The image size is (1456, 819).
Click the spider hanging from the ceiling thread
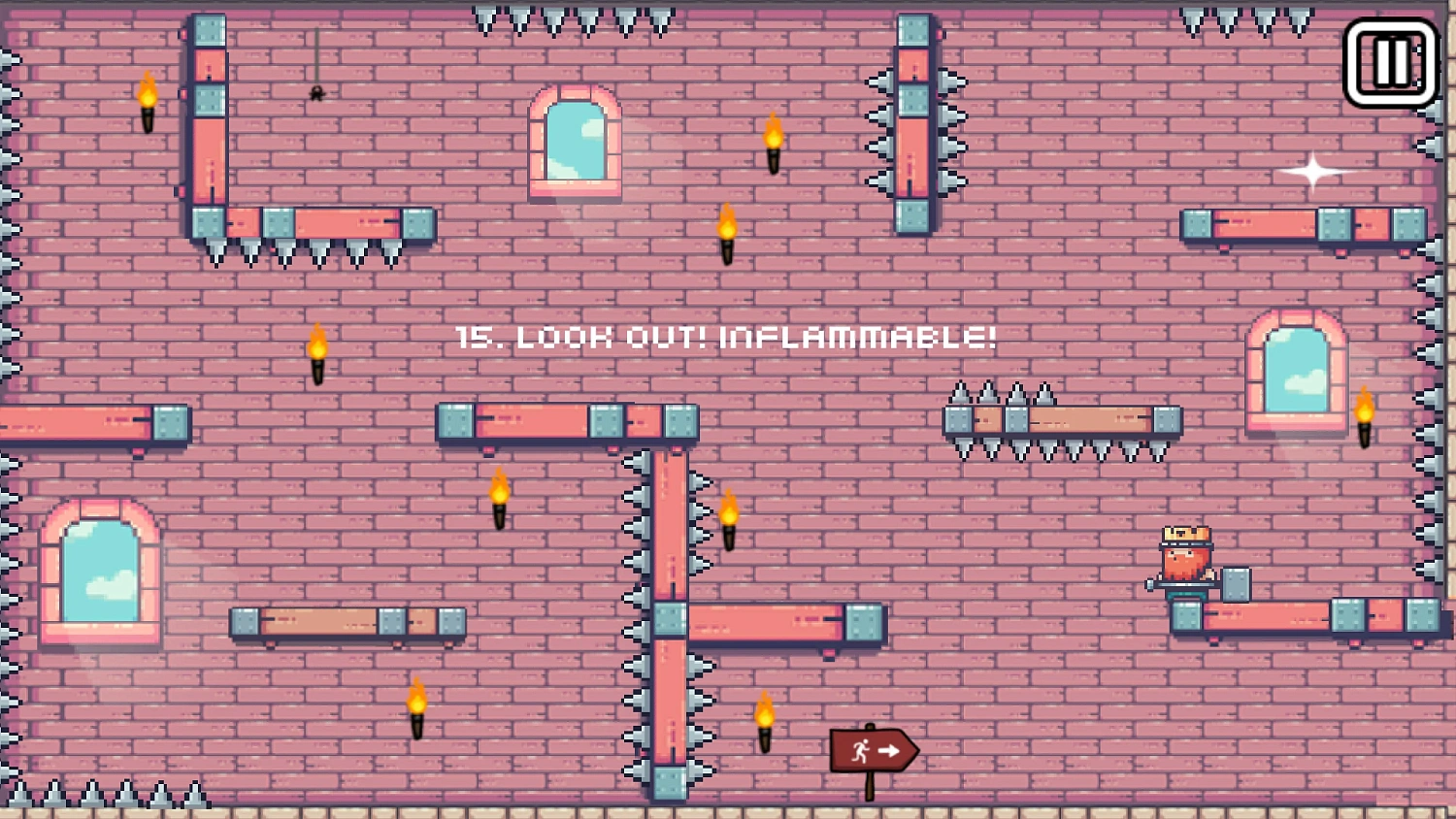[x=314, y=92]
